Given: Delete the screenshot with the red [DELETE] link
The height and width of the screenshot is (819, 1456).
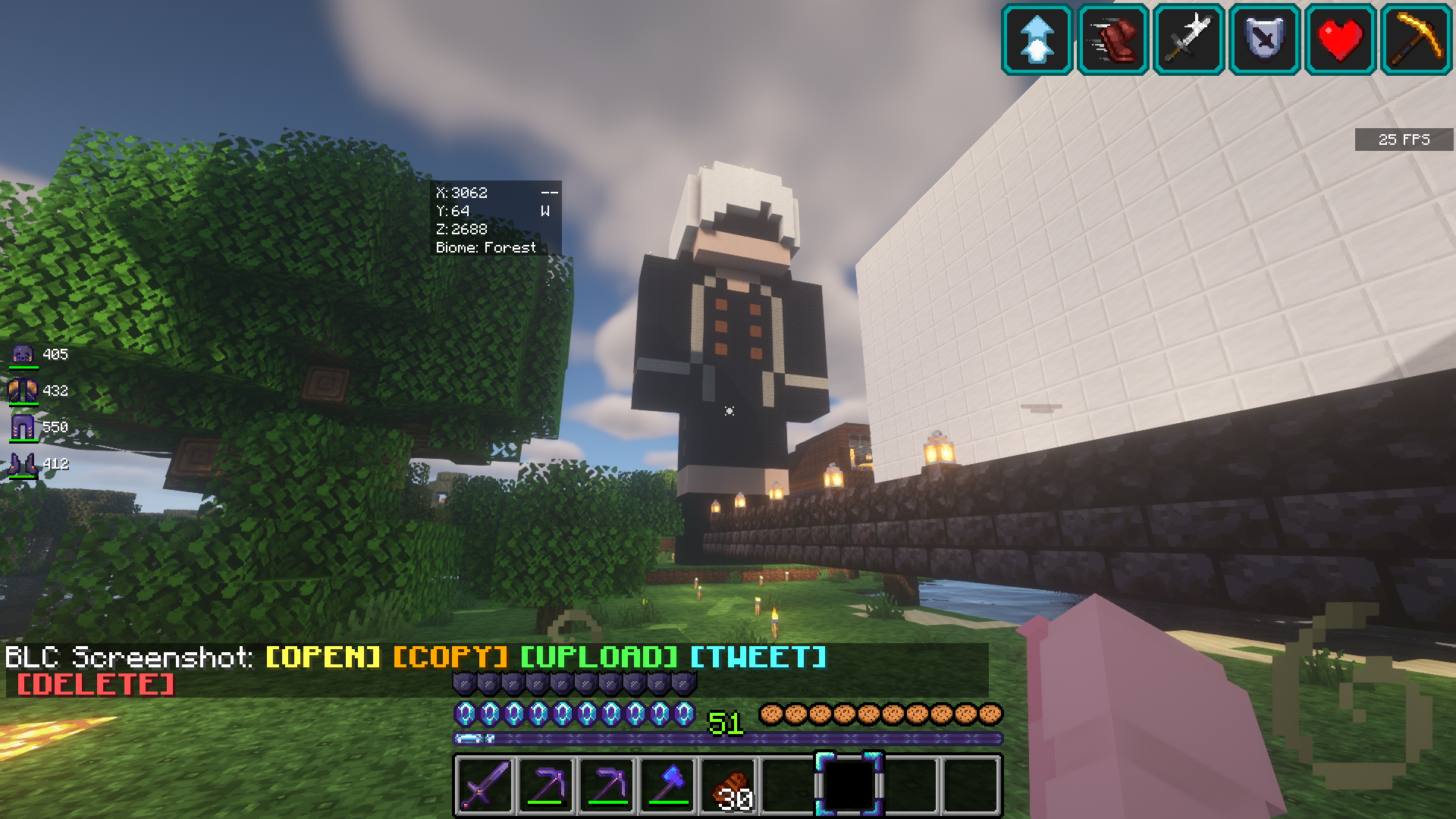Looking at the screenshot, I should point(96,684).
